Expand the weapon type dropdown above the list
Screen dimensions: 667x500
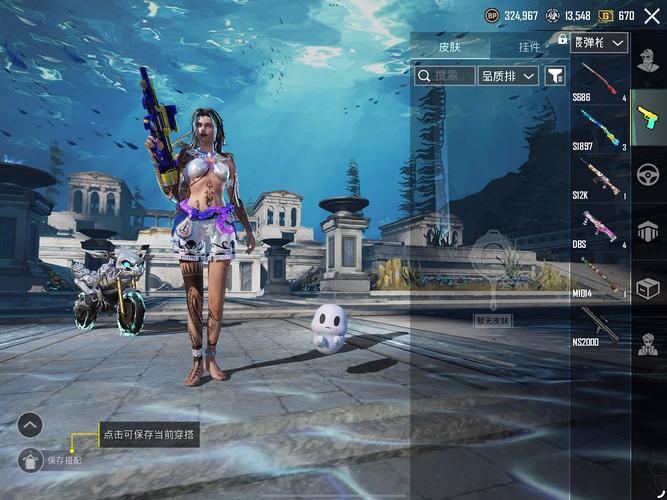(x=600, y=42)
